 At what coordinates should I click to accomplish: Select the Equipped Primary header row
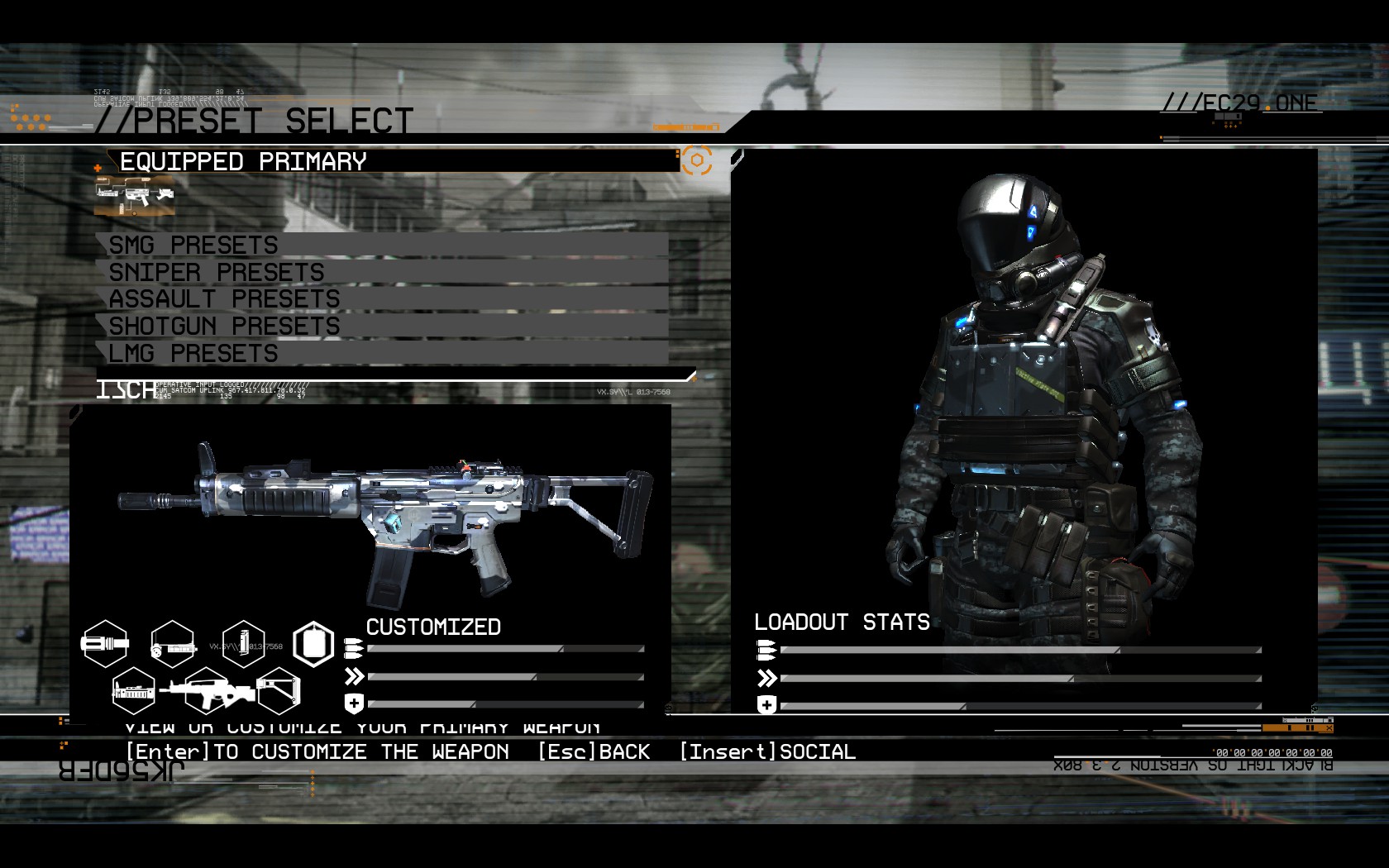pyautogui.click(x=389, y=161)
